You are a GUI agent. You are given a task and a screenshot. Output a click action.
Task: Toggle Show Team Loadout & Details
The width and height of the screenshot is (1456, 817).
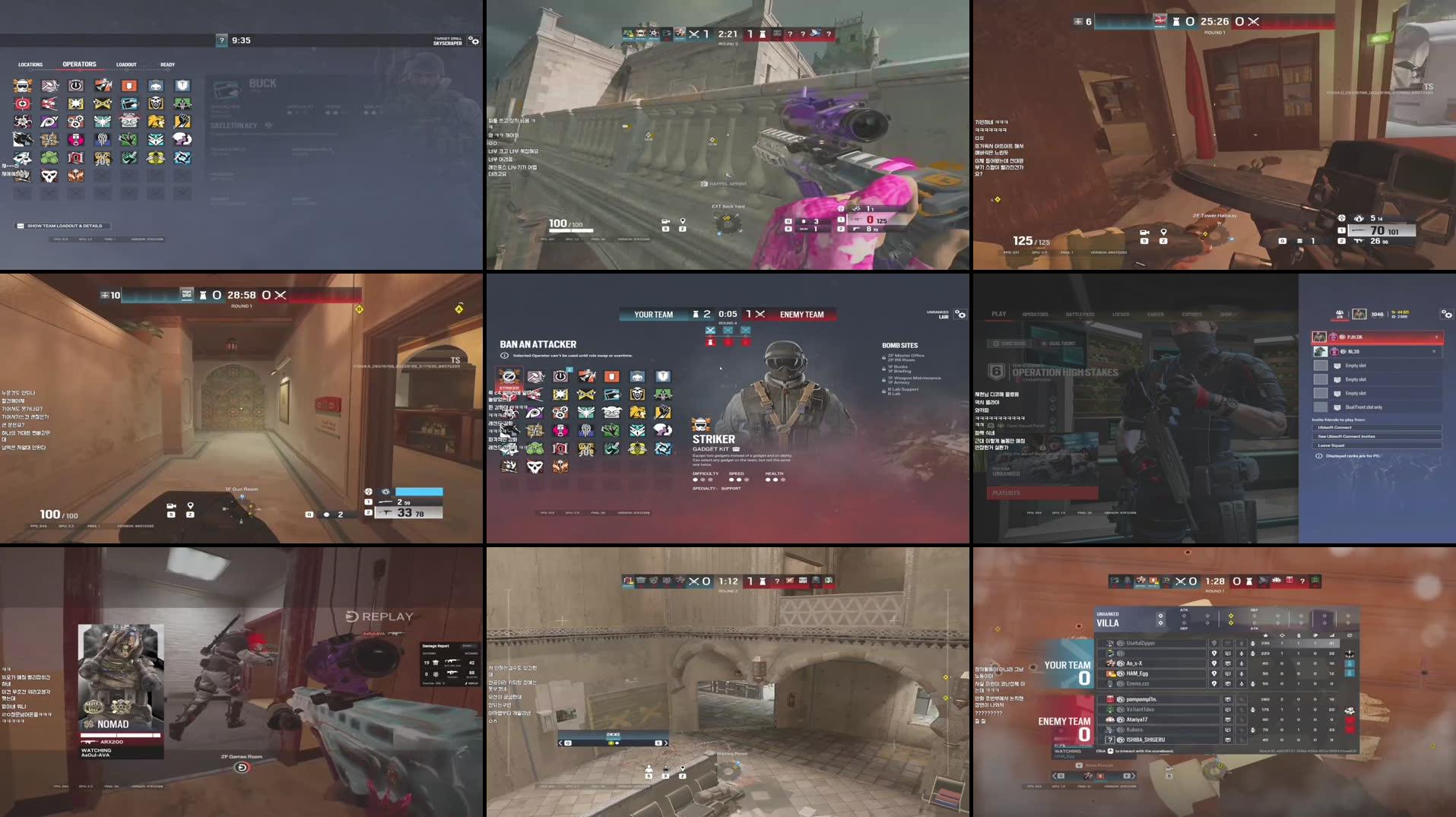click(65, 226)
